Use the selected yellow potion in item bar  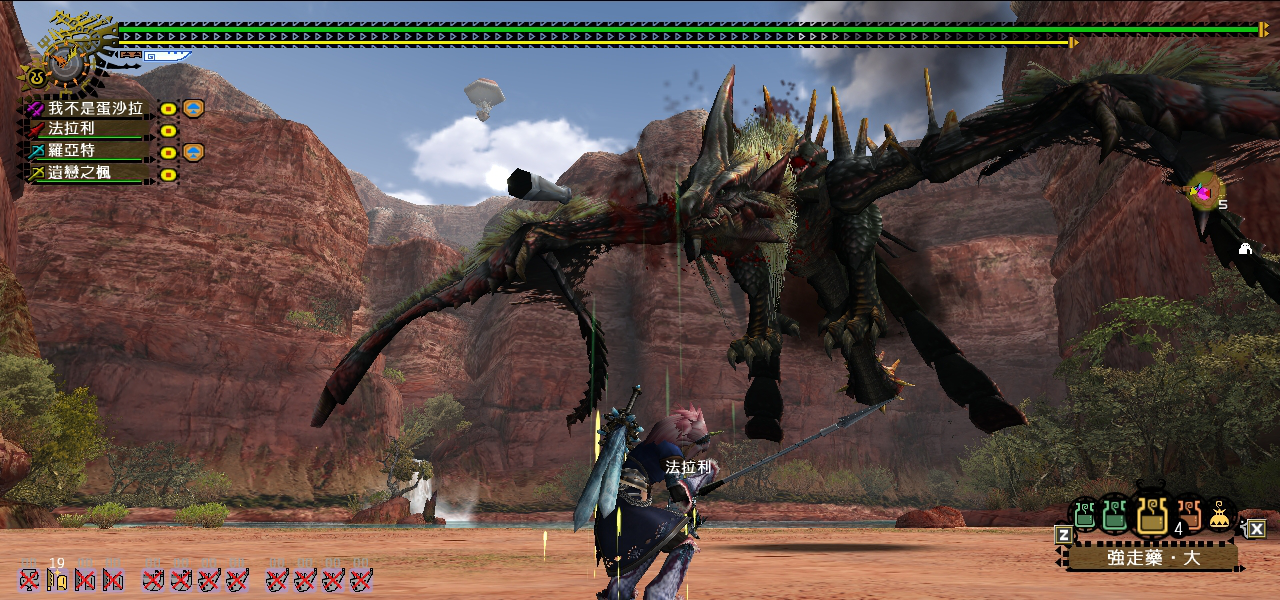pos(1150,514)
